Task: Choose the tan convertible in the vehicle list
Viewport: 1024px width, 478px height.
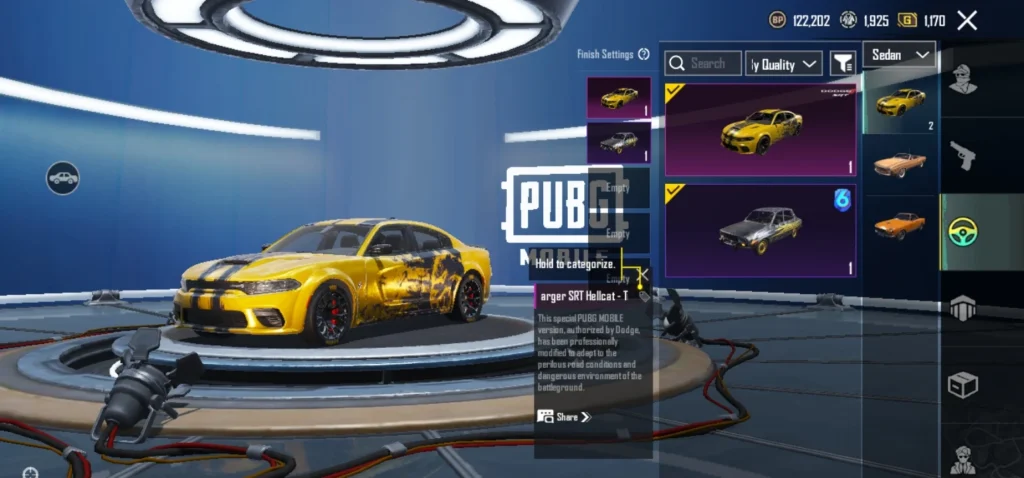Action: (900, 163)
